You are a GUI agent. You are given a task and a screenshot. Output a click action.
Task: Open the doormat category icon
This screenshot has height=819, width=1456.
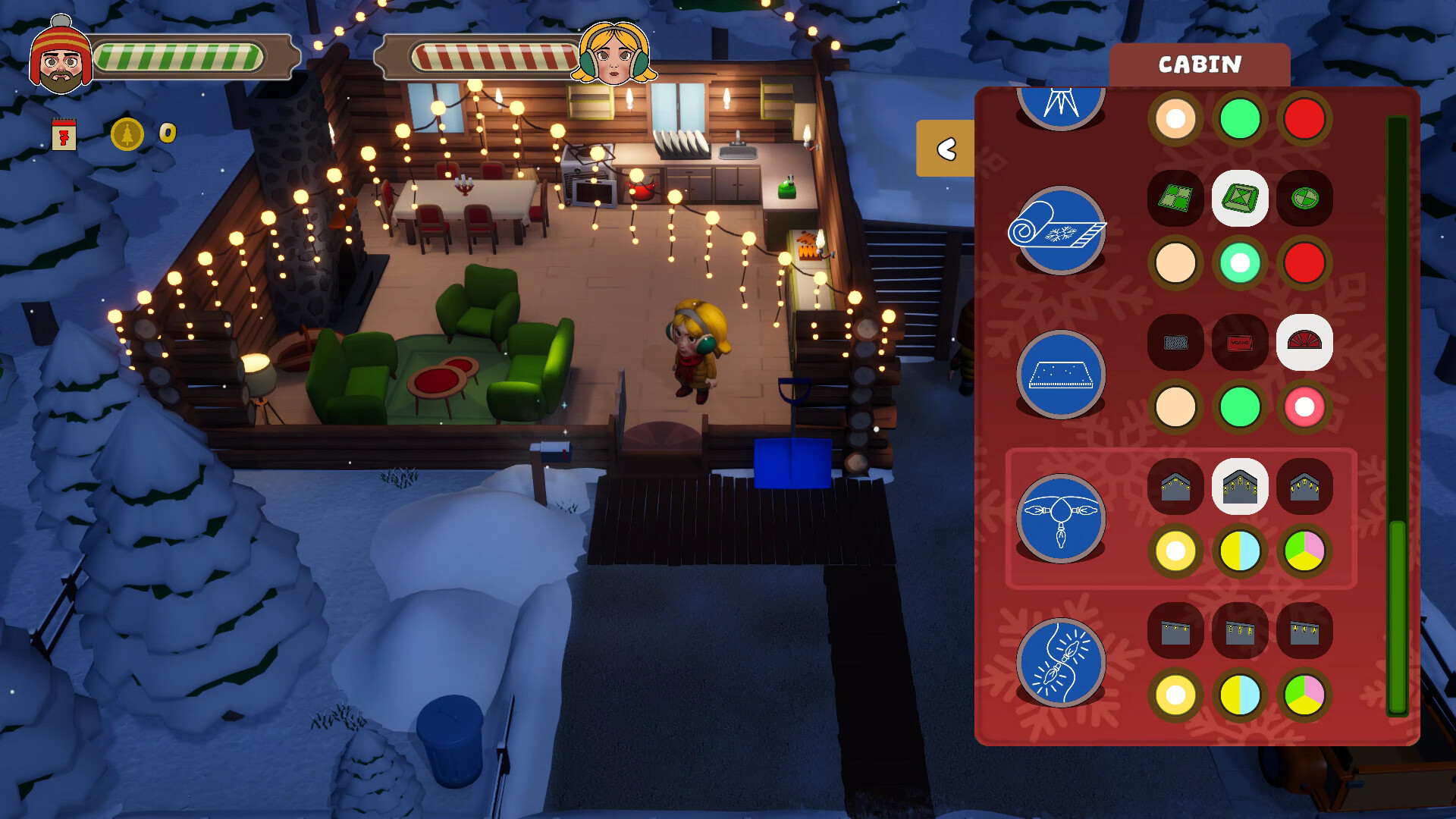coord(1060,374)
